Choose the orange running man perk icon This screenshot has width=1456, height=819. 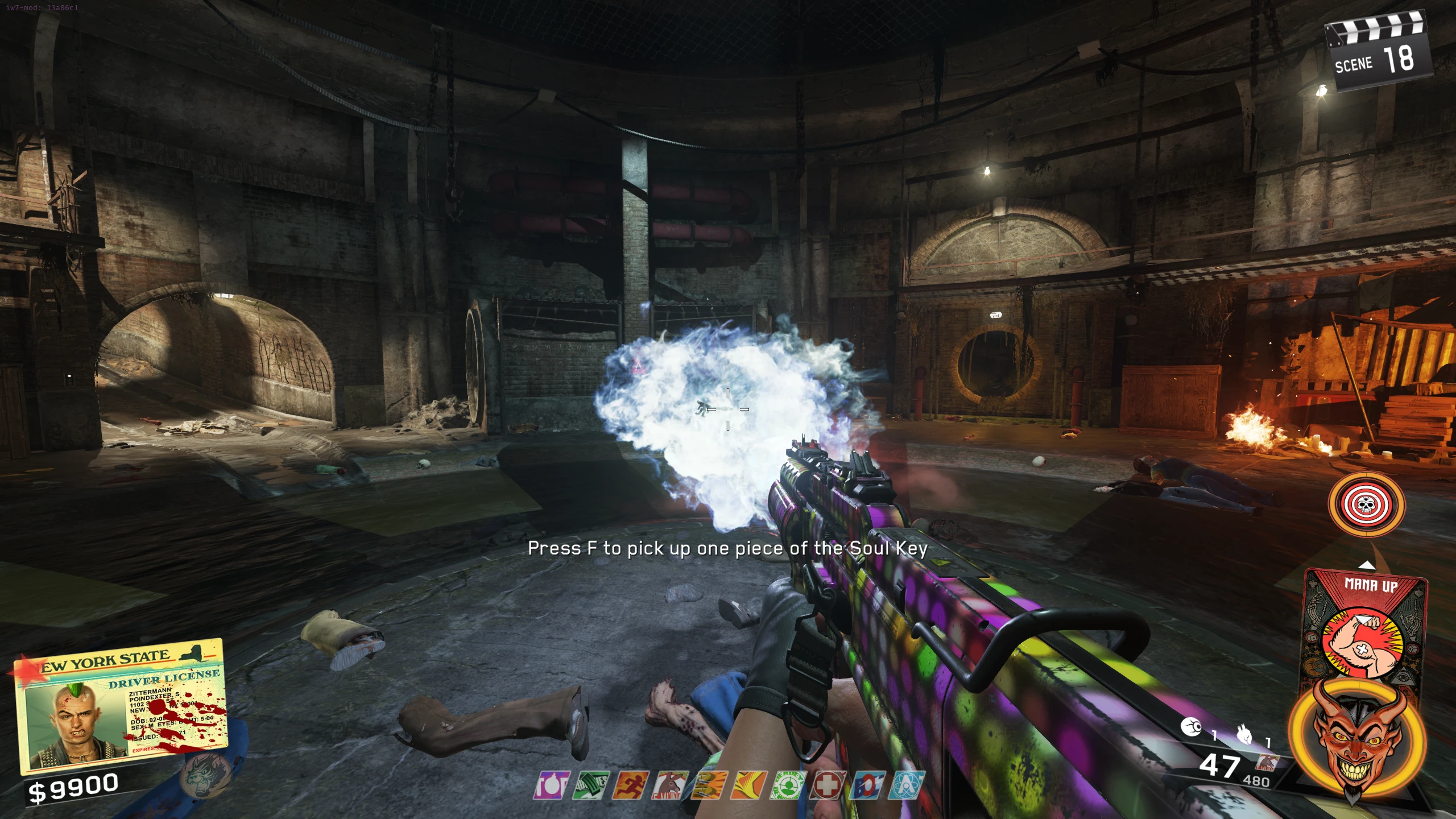pos(630,785)
